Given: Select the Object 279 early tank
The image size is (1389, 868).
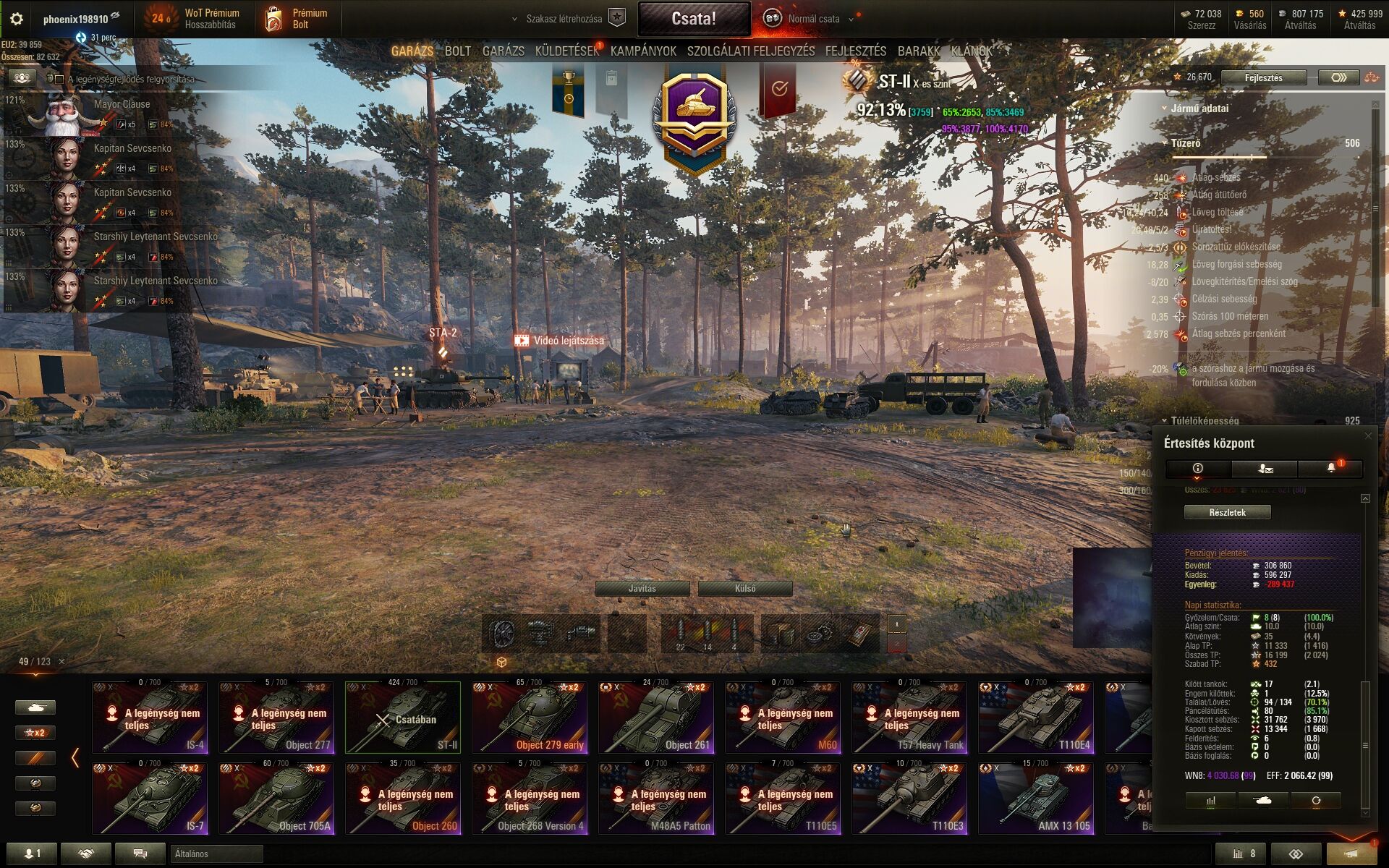Looking at the screenshot, I should [x=530, y=718].
